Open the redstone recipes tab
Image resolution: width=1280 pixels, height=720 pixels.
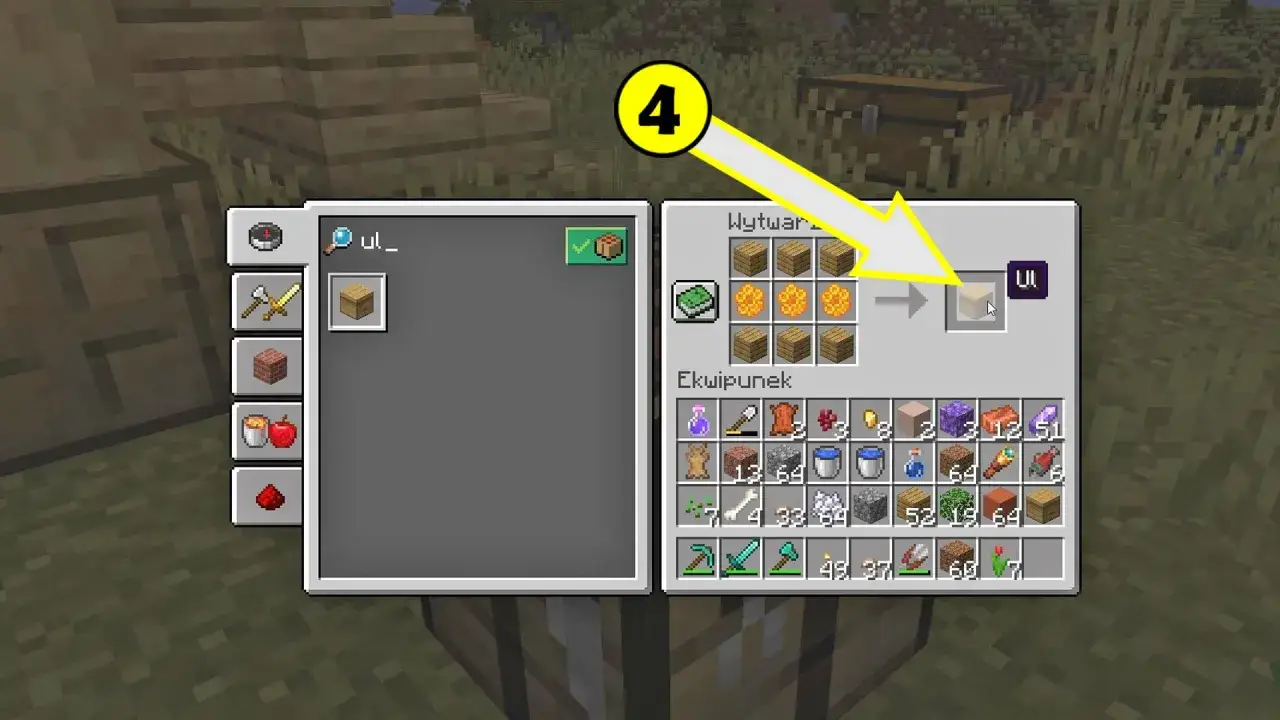tap(265, 495)
